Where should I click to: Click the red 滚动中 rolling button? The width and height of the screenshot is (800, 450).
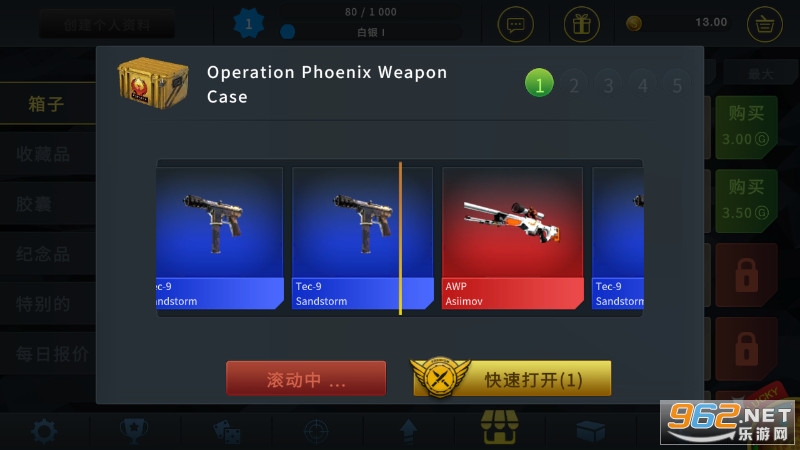pyautogui.click(x=306, y=379)
